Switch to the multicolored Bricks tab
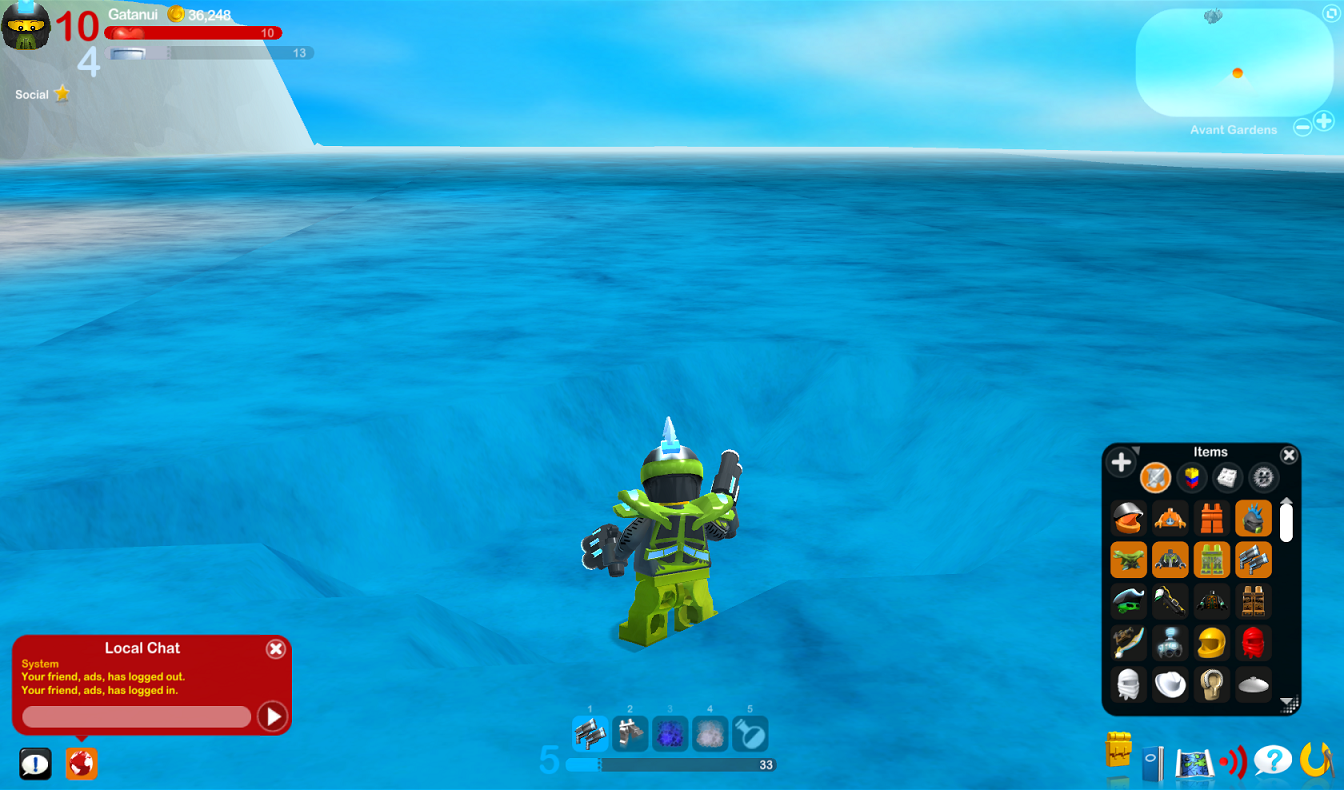 [1192, 478]
